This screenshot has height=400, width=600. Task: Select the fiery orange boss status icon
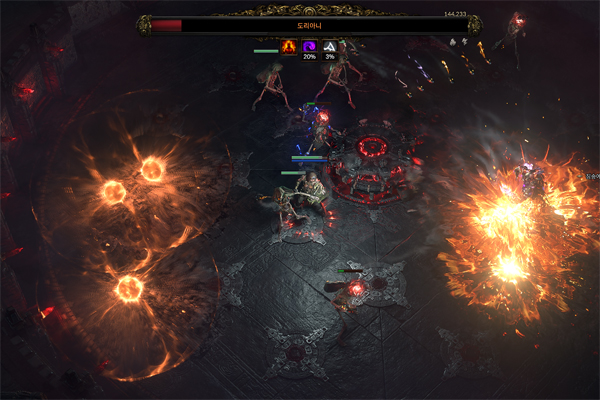(x=289, y=46)
